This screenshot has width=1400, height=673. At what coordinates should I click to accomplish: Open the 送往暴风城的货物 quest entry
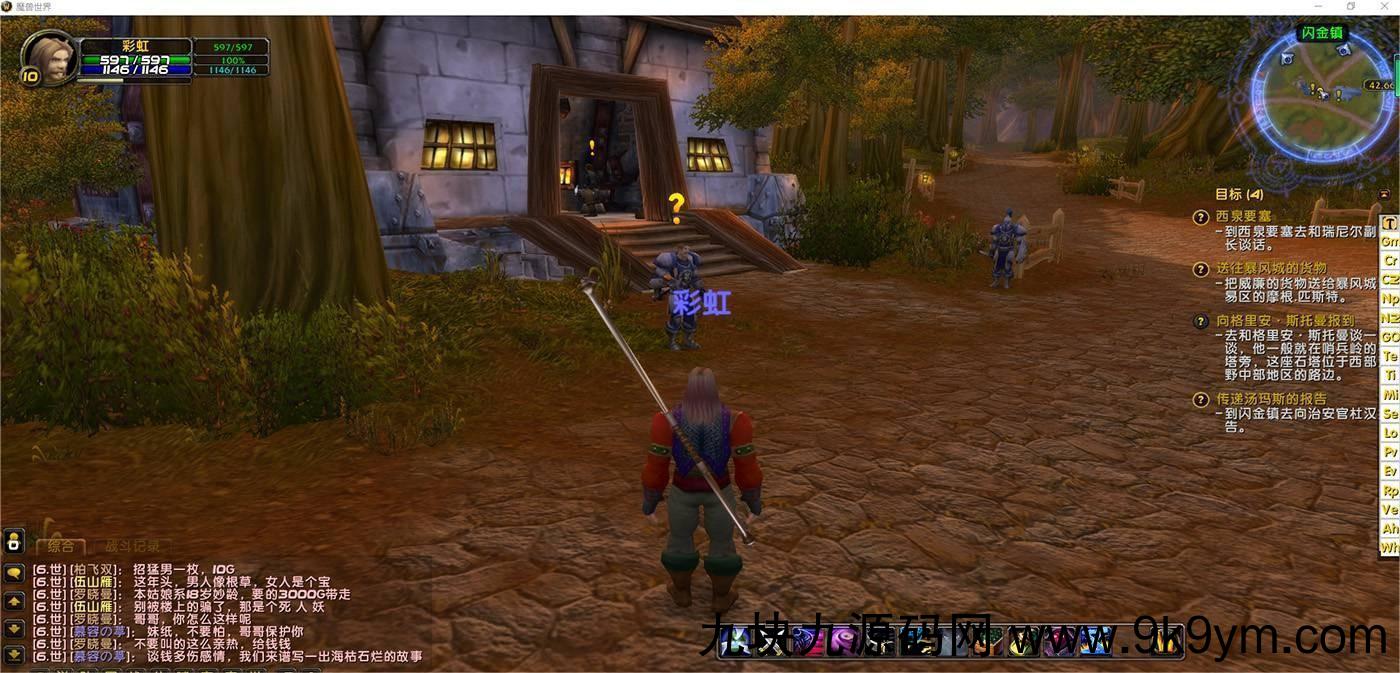(1271, 269)
